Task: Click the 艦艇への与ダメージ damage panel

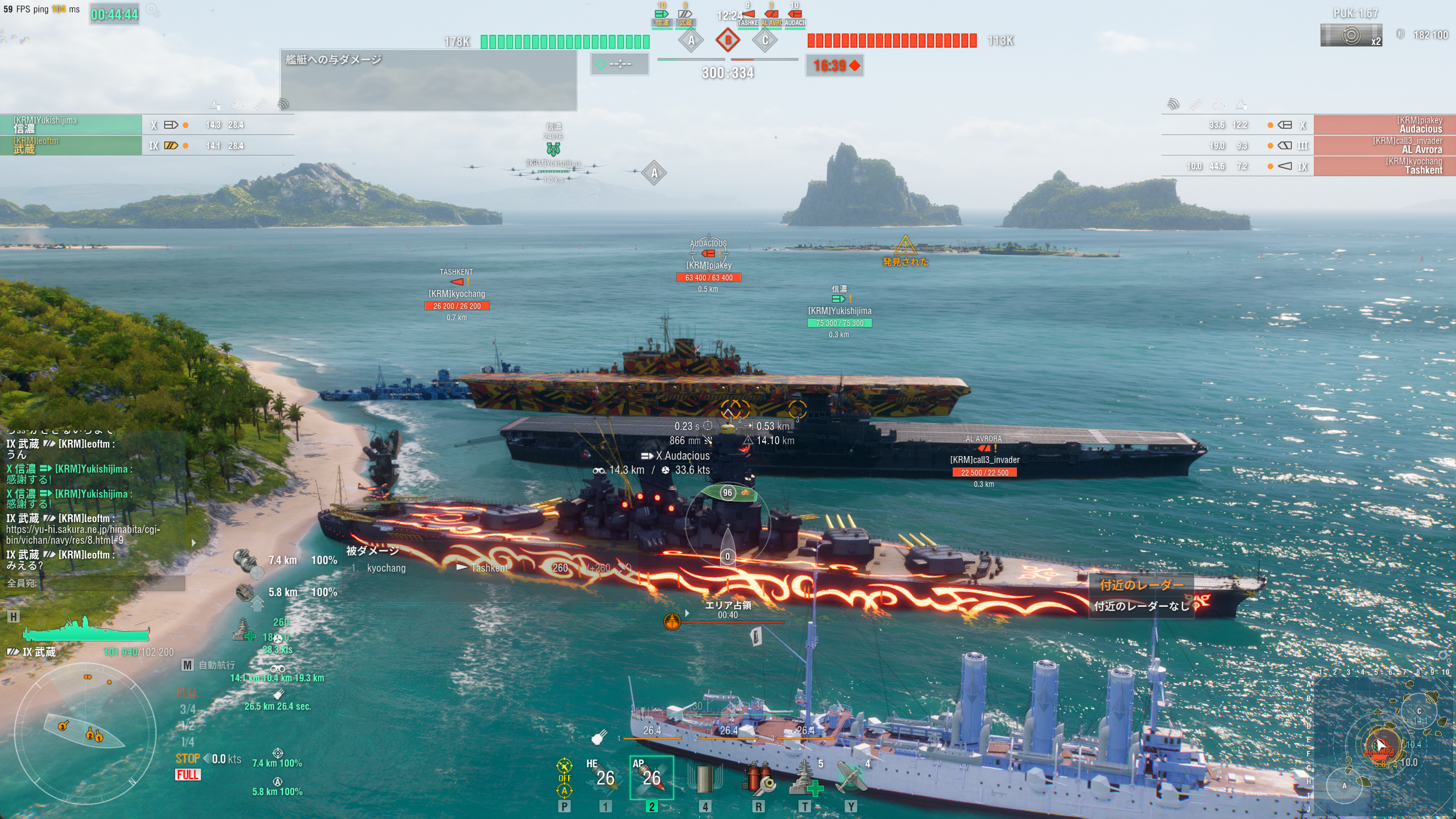Action: 428,80
